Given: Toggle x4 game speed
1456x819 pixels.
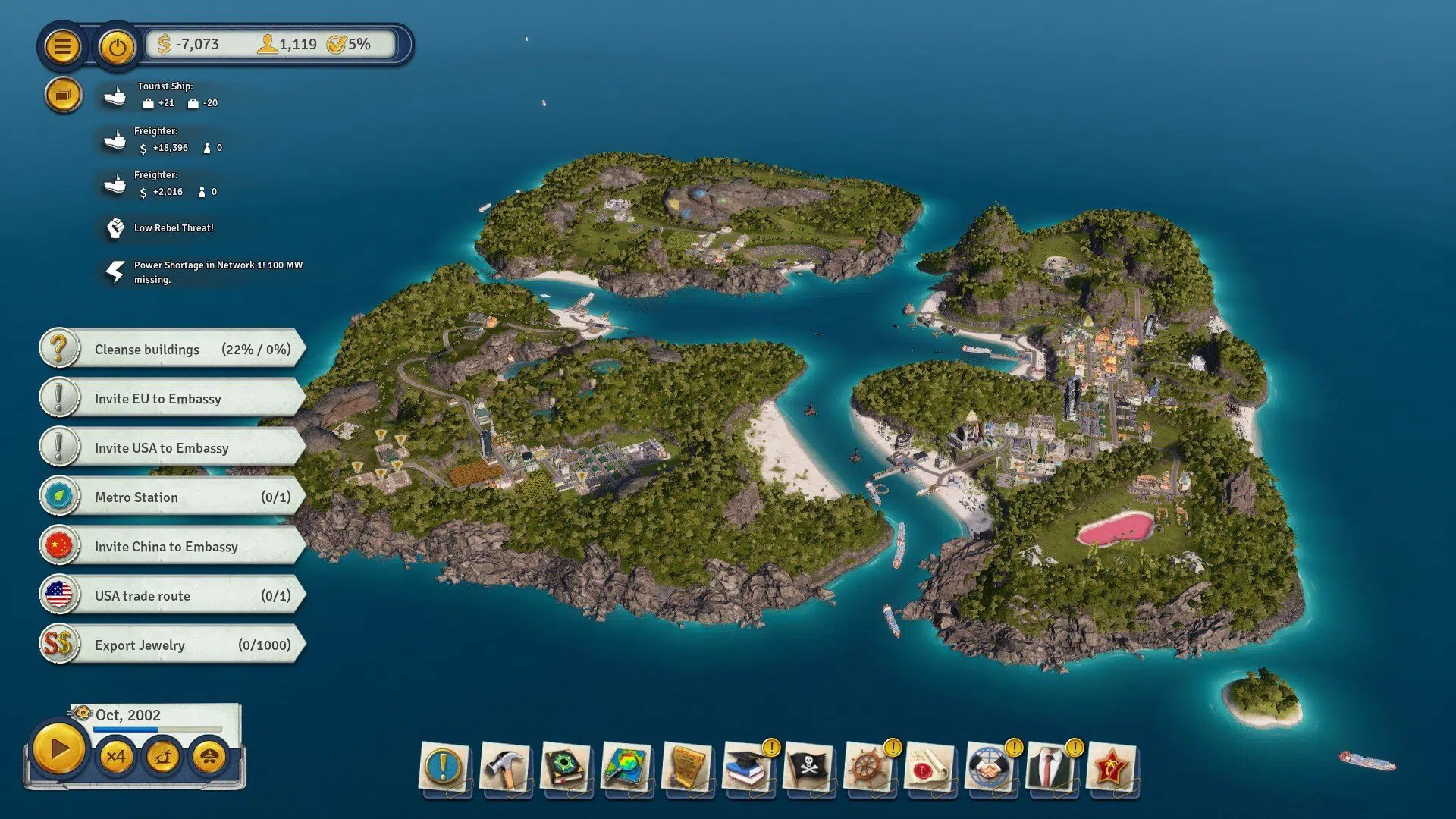Looking at the screenshot, I should click(x=117, y=757).
